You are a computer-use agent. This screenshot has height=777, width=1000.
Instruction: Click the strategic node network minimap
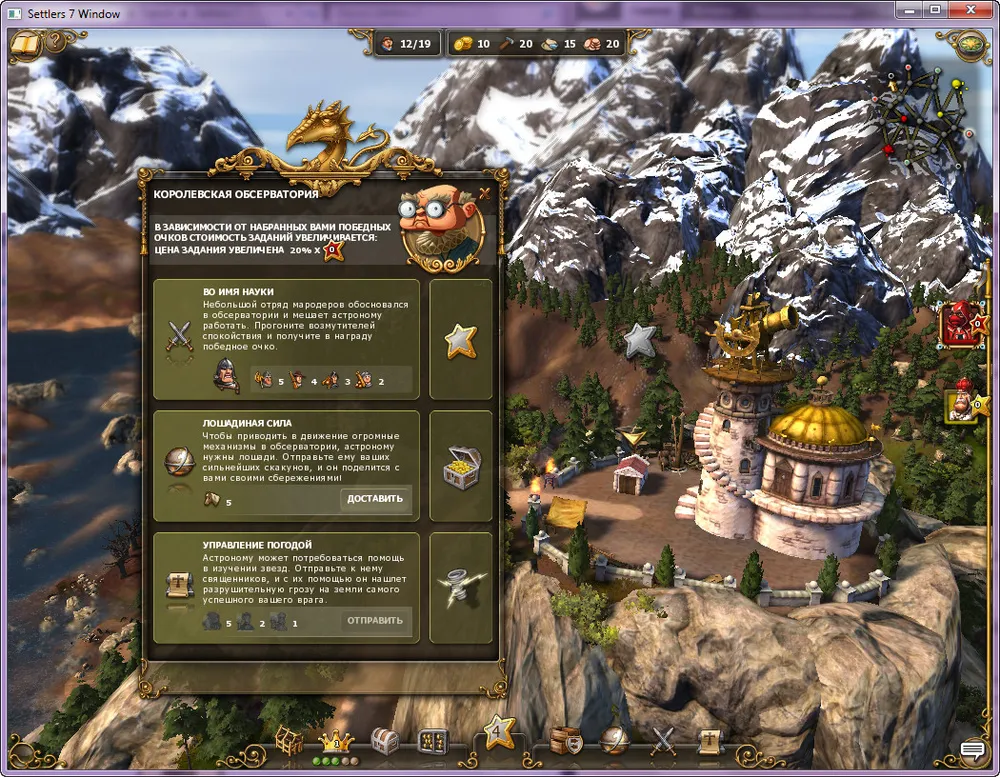coord(922,118)
